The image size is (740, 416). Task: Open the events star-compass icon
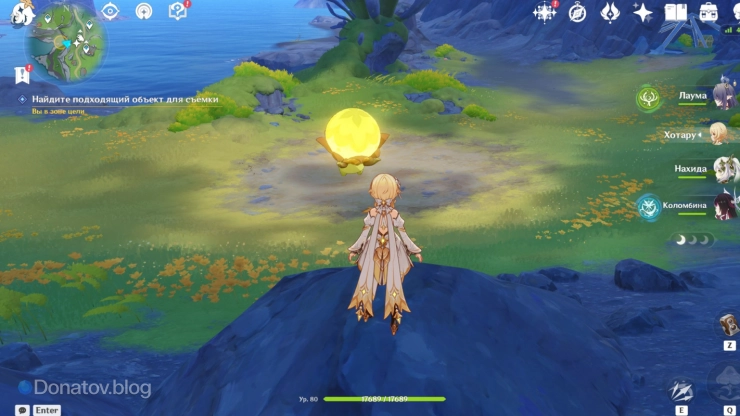pyautogui.click(x=545, y=12)
